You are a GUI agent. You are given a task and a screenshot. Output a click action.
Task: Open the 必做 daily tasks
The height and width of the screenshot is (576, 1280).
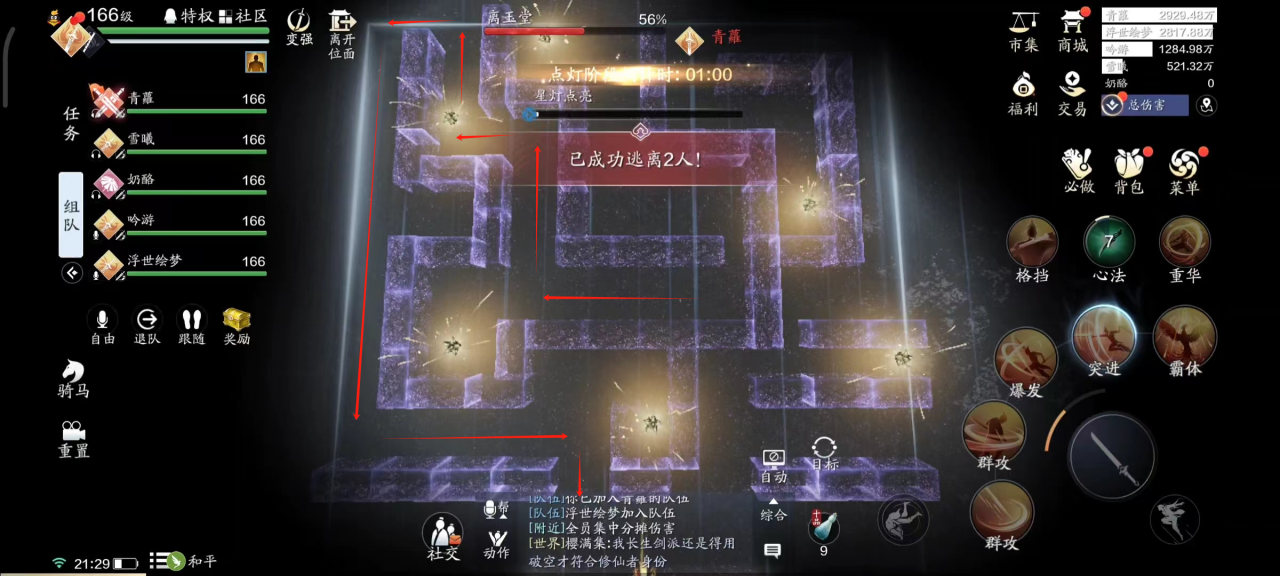tap(1079, 170)
